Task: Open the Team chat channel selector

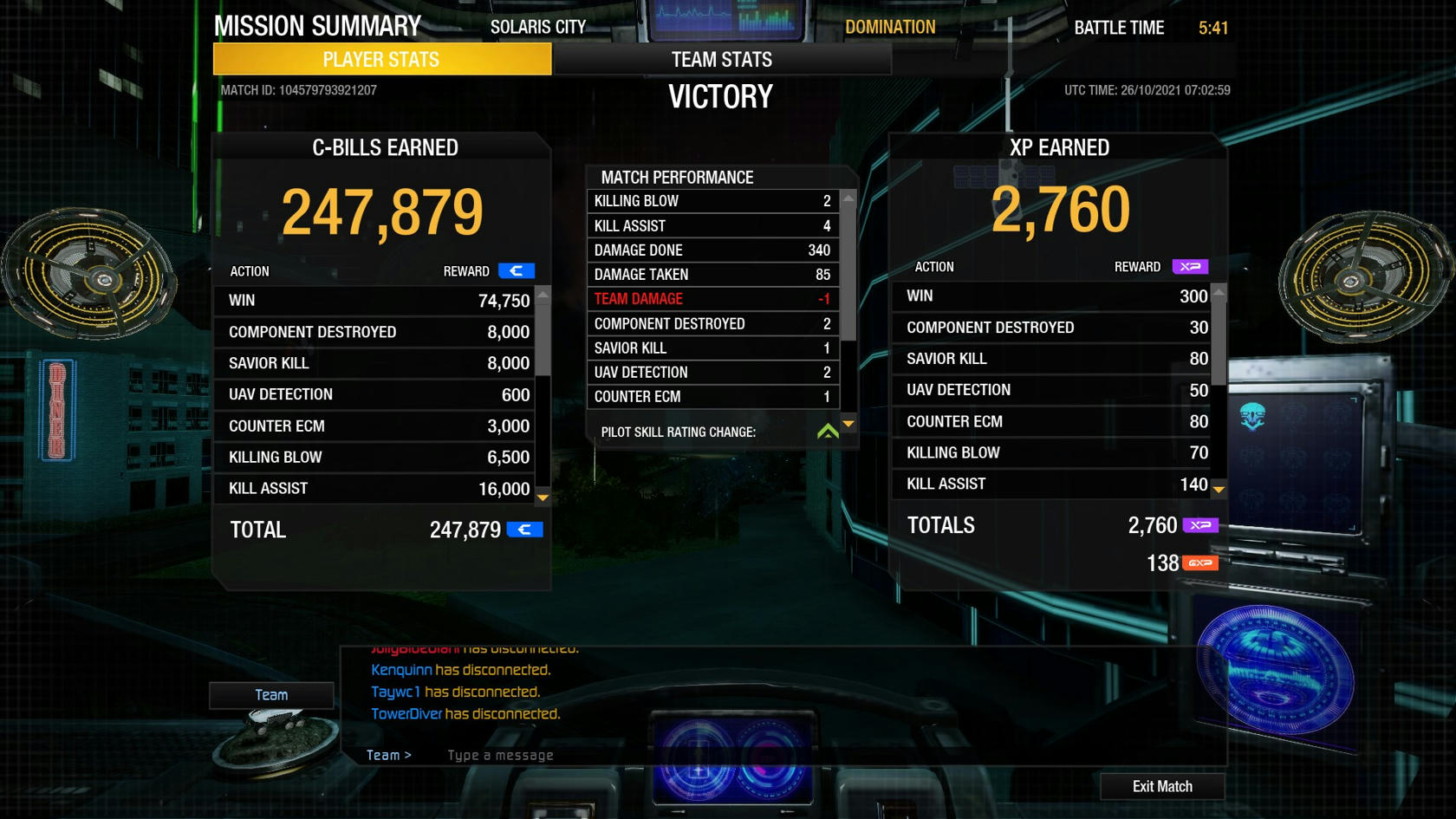Action: point(271,695)
